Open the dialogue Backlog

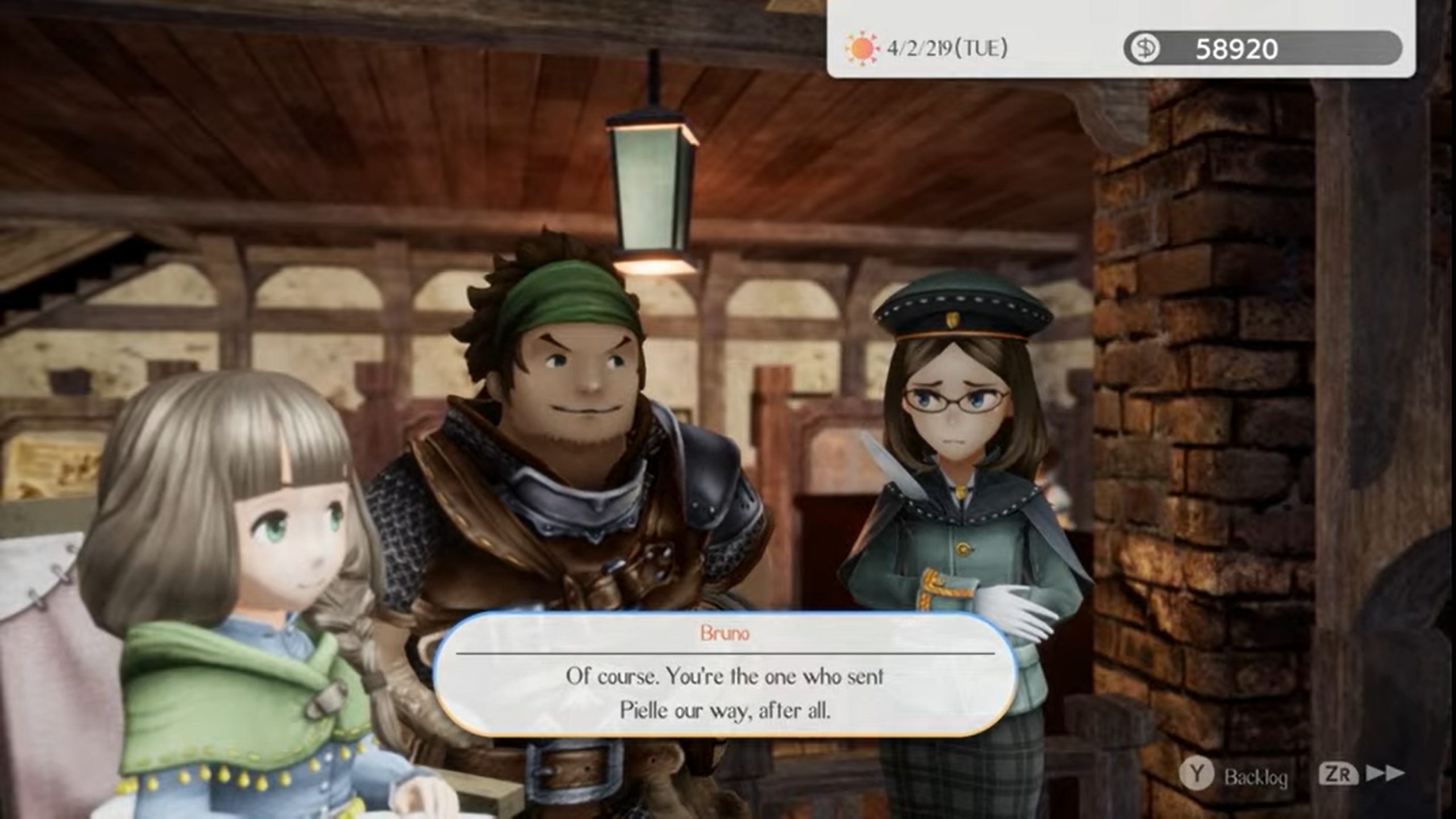(1233, 775)
